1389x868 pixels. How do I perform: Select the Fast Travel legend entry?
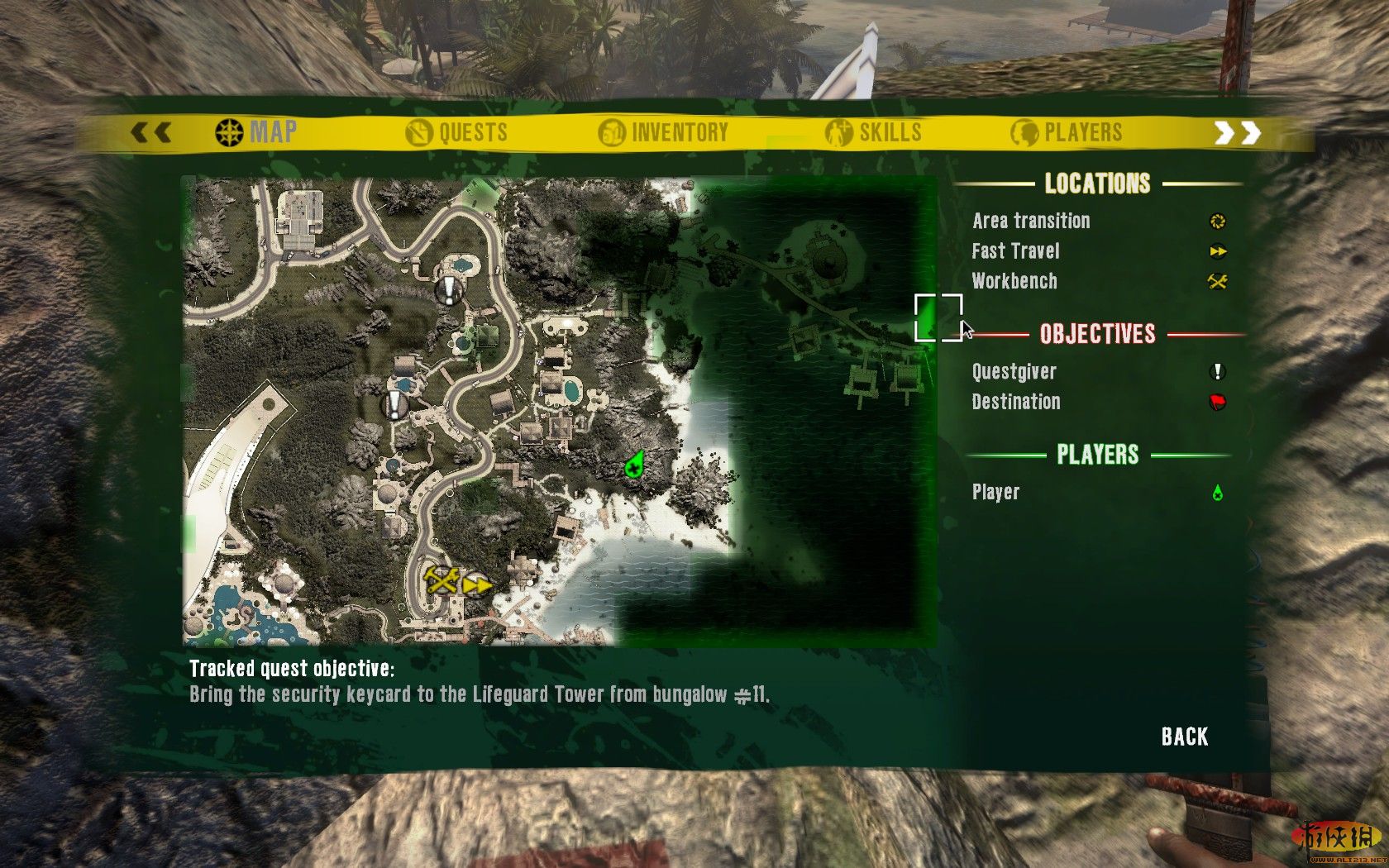(x=1015, y=251)
